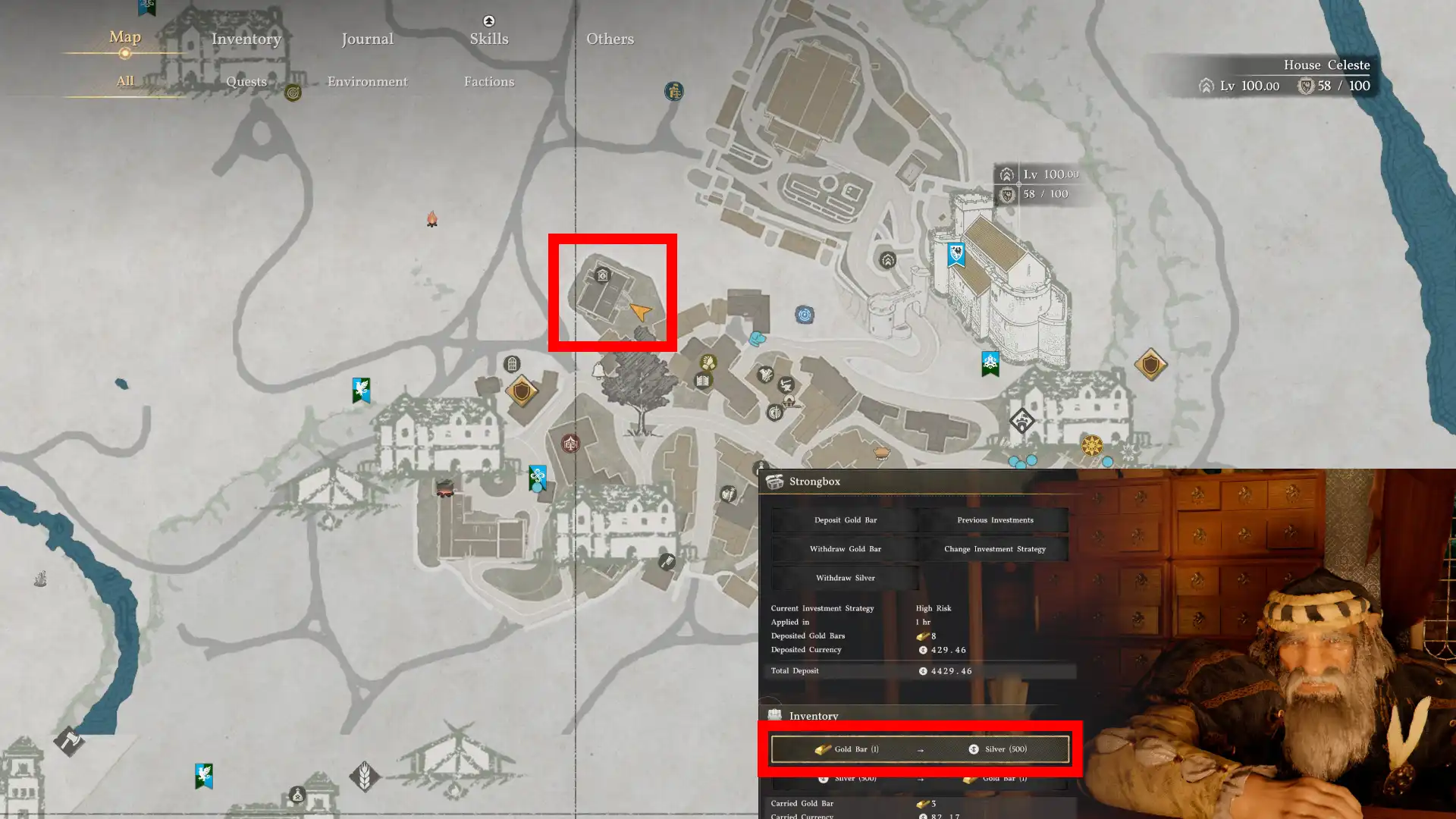
Task: Filter map by Environment
Action: point(367,81)
